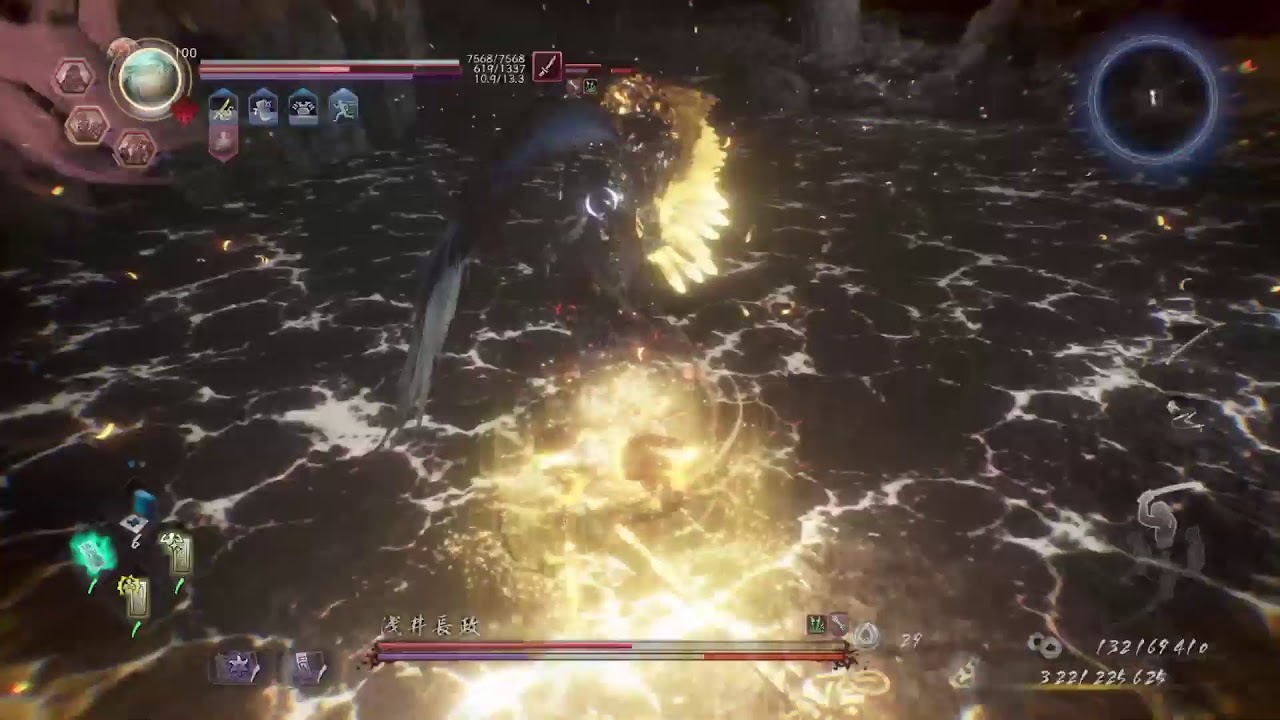Click the glowing green talisman quick-item
This screenshot has height=720, width=1280.
point(92,552)
